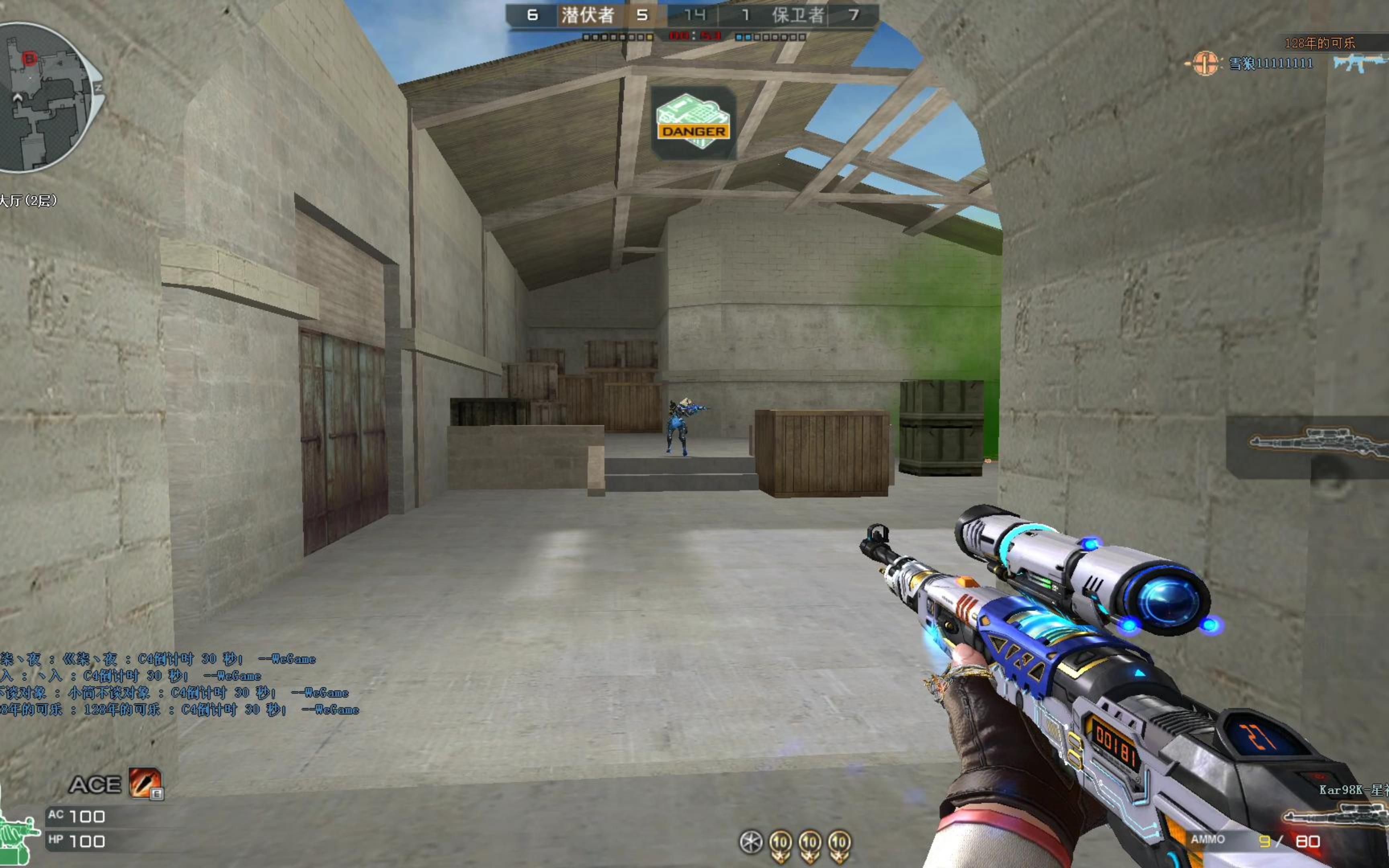
Task: Activate the orange ACE skill icon
Action: pos(145,783)
